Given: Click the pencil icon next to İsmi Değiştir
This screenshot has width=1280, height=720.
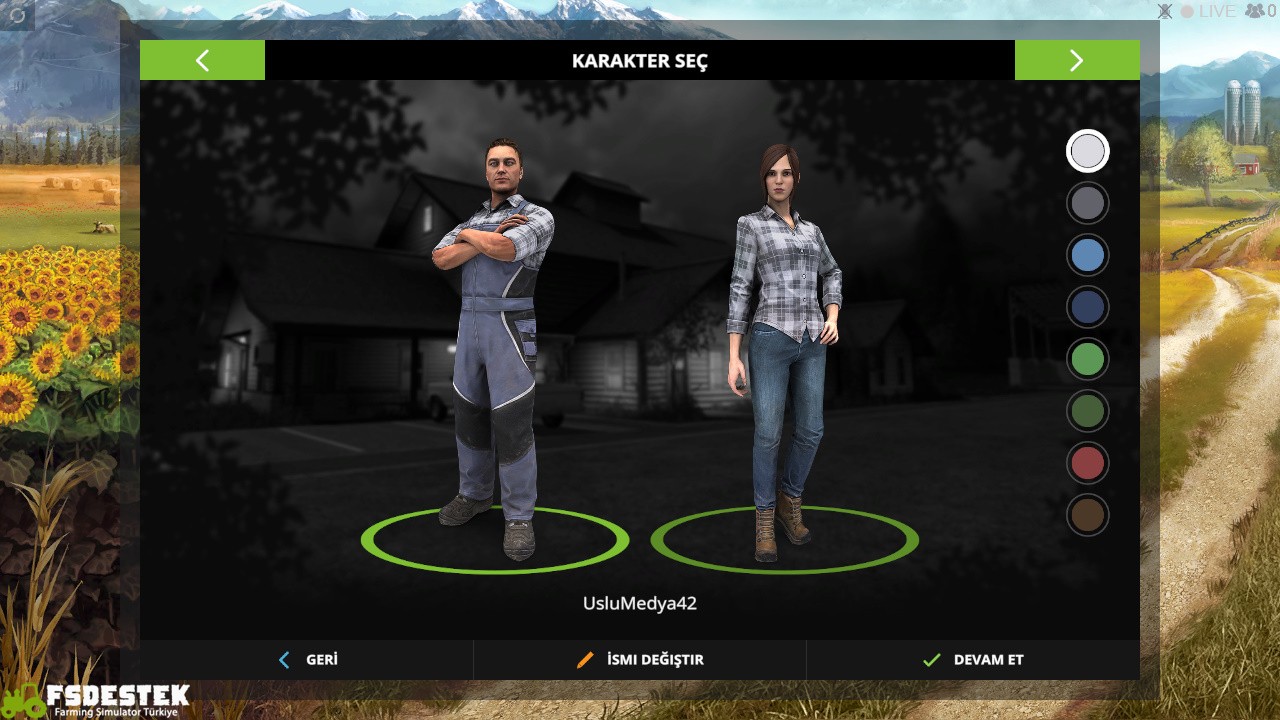Looking at the screenshot, I should (x=585, y=659).
